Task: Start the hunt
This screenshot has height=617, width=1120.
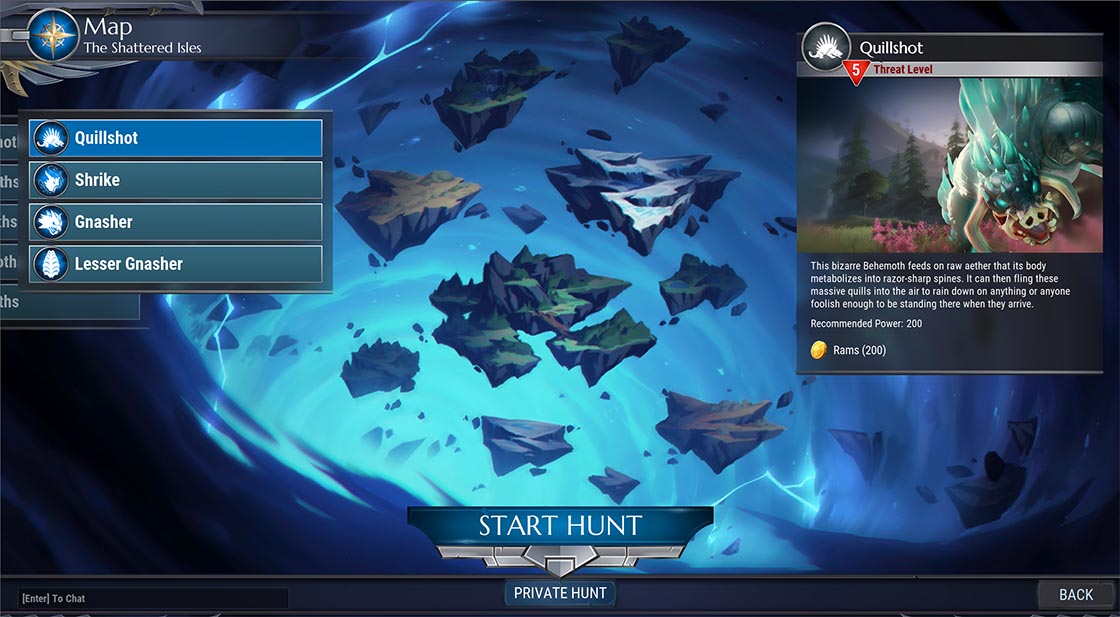Action: coord(560,526)
